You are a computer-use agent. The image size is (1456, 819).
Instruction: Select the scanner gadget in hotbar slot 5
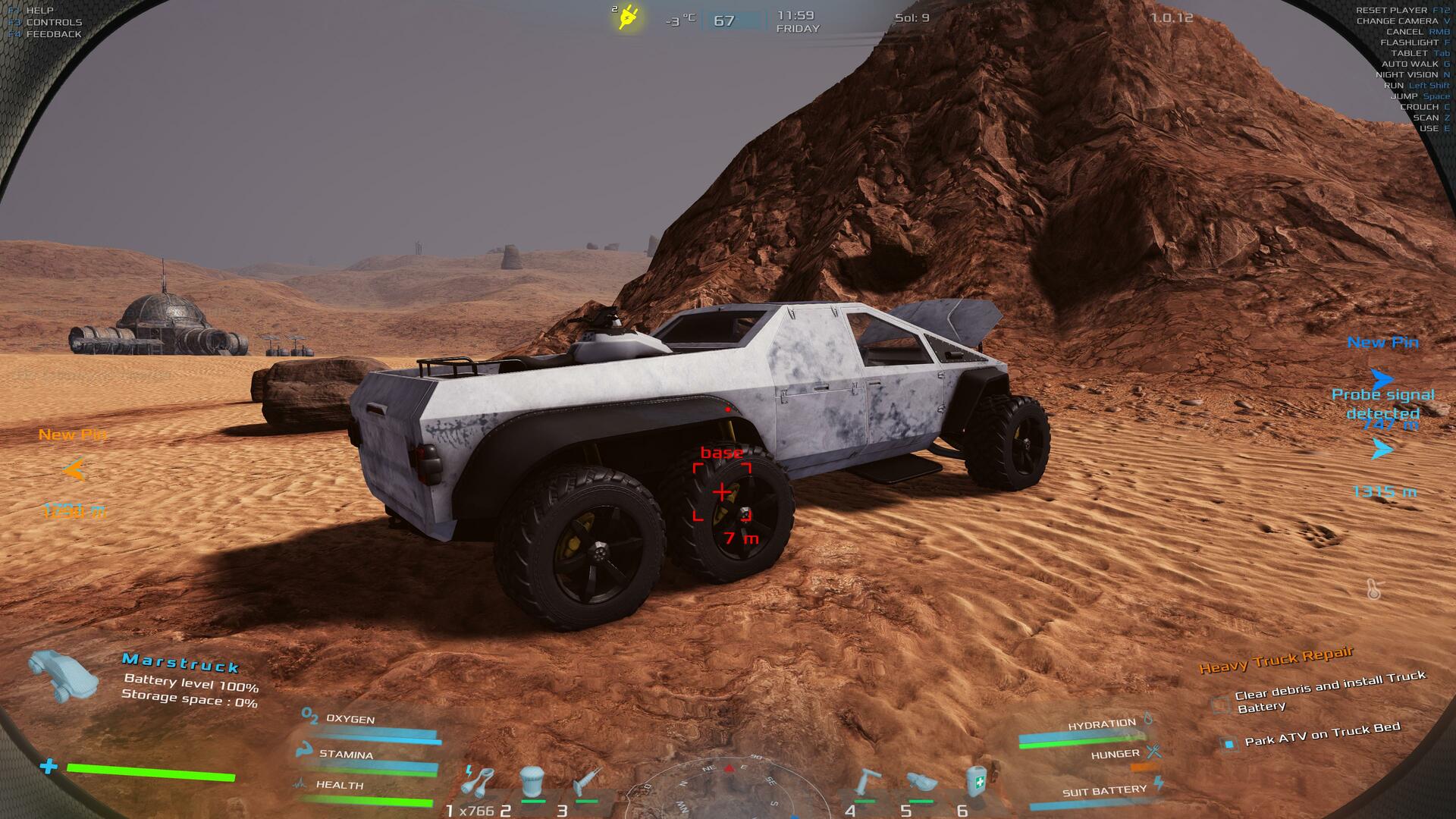click(x=921, y=783)
